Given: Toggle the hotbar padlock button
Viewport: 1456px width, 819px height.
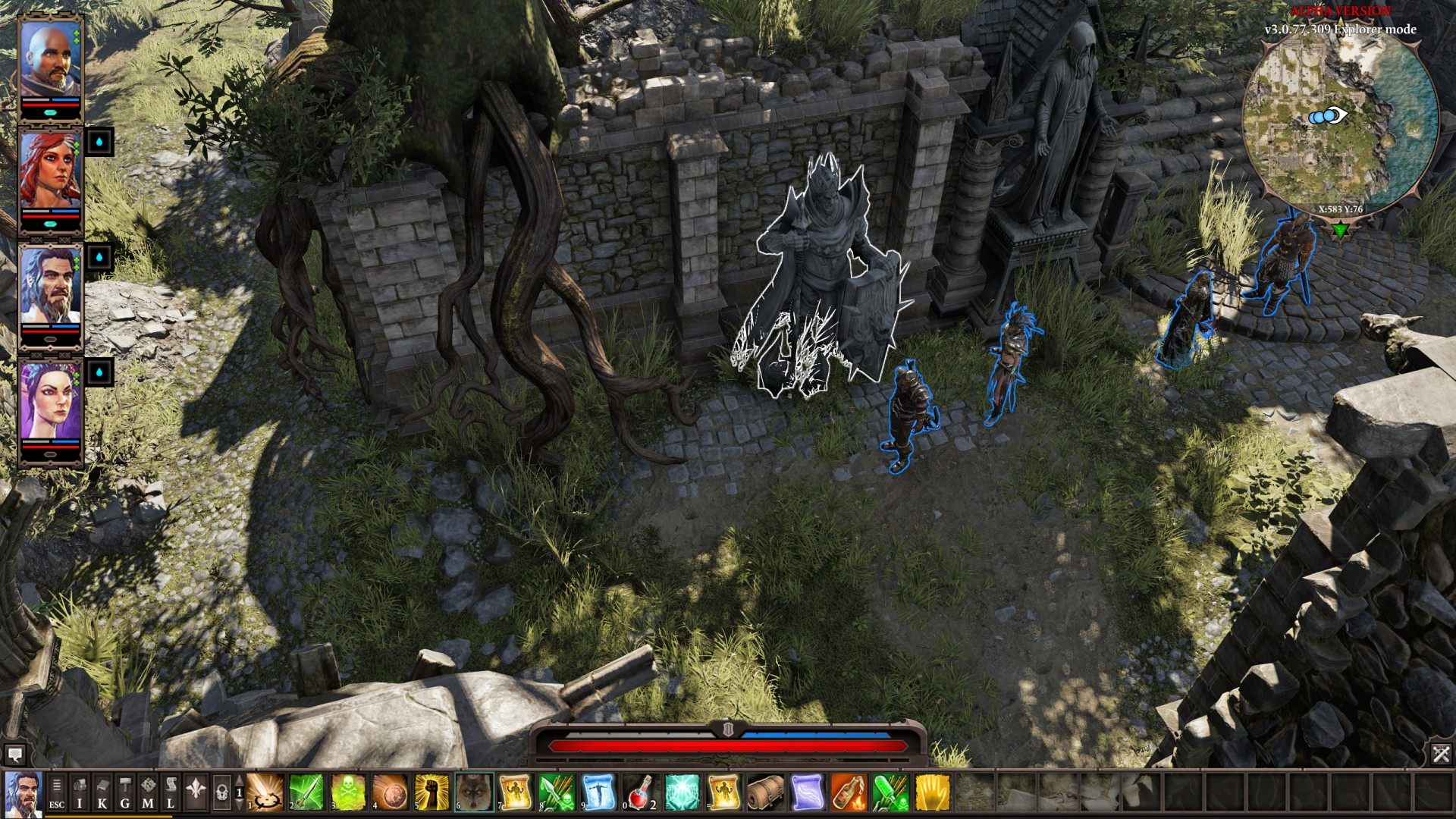Looking at the screenshot, I should click(x=221, y=792).
